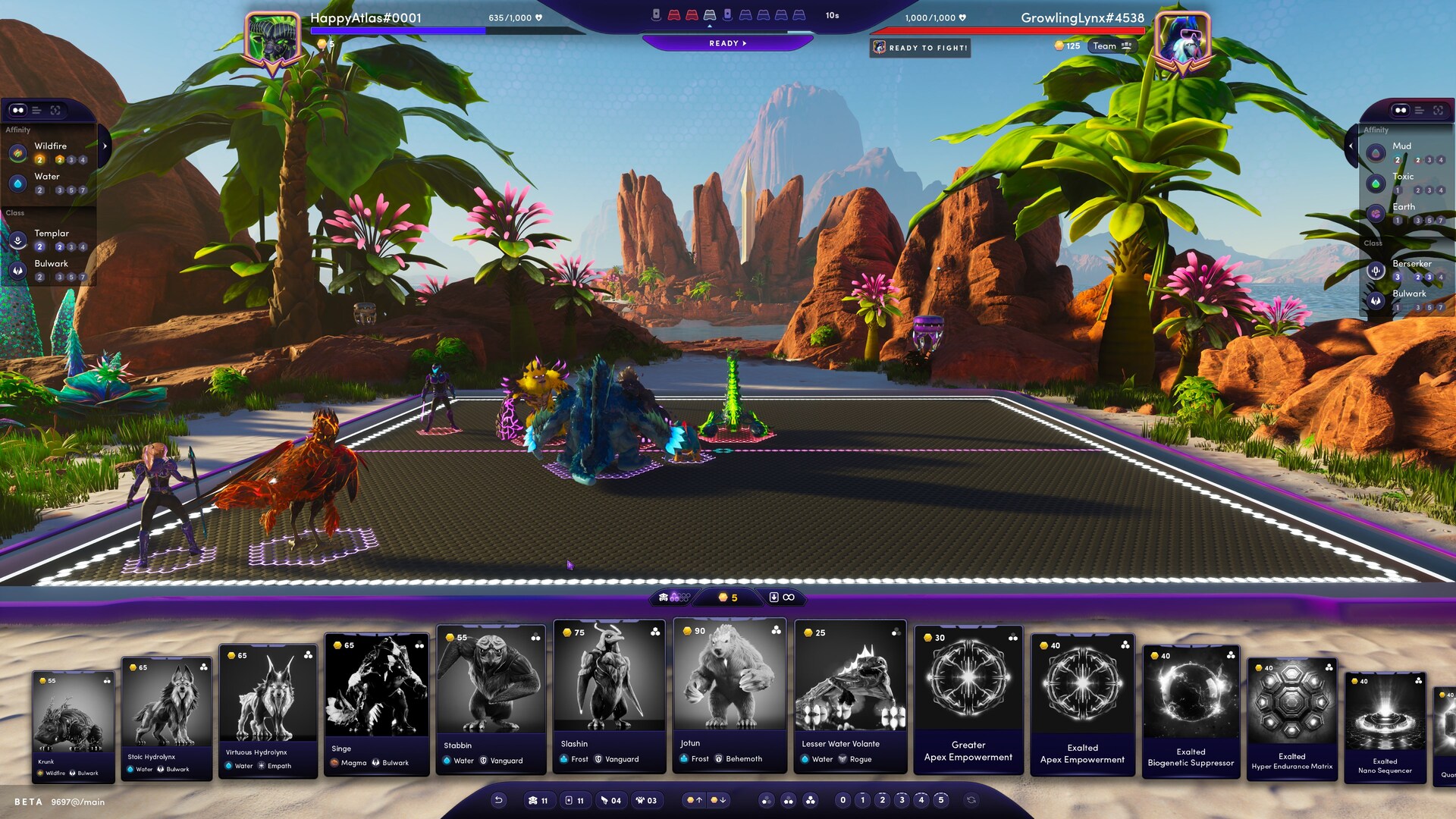Click the Toxic affinity icon on right panel

click(x=1376, y=184)
